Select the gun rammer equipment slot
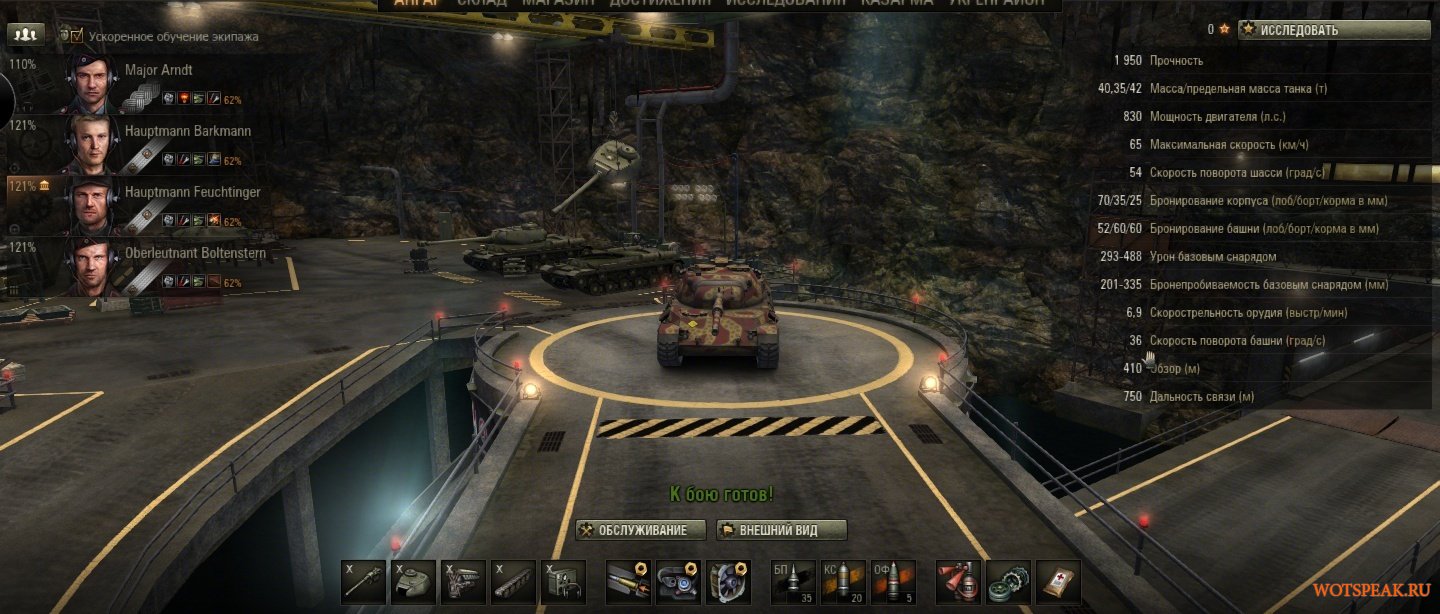 pos(629,581)
